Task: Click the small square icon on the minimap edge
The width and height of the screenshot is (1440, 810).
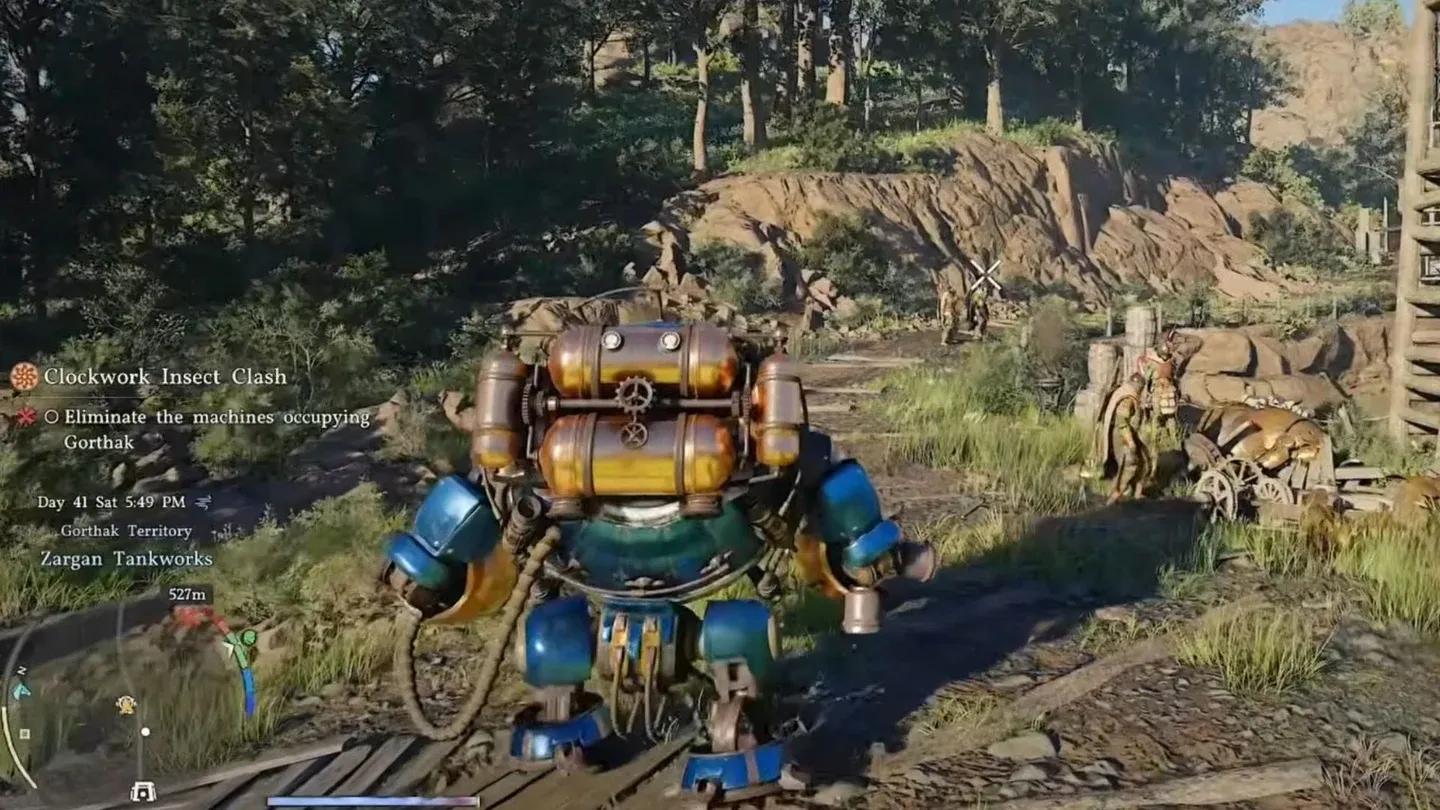Action: (25, 732)
